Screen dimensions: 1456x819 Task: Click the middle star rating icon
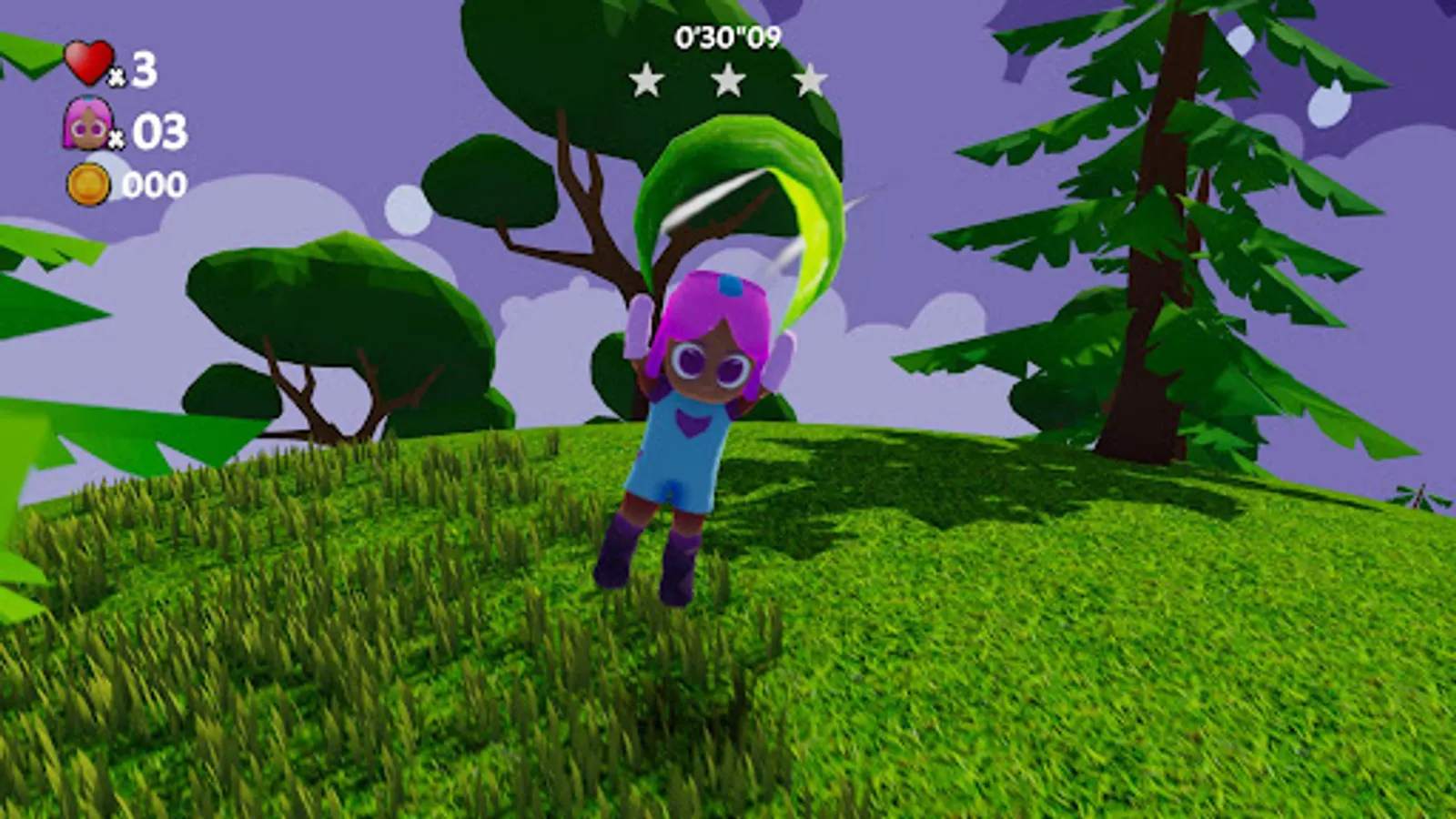click(x=728, y=81)
